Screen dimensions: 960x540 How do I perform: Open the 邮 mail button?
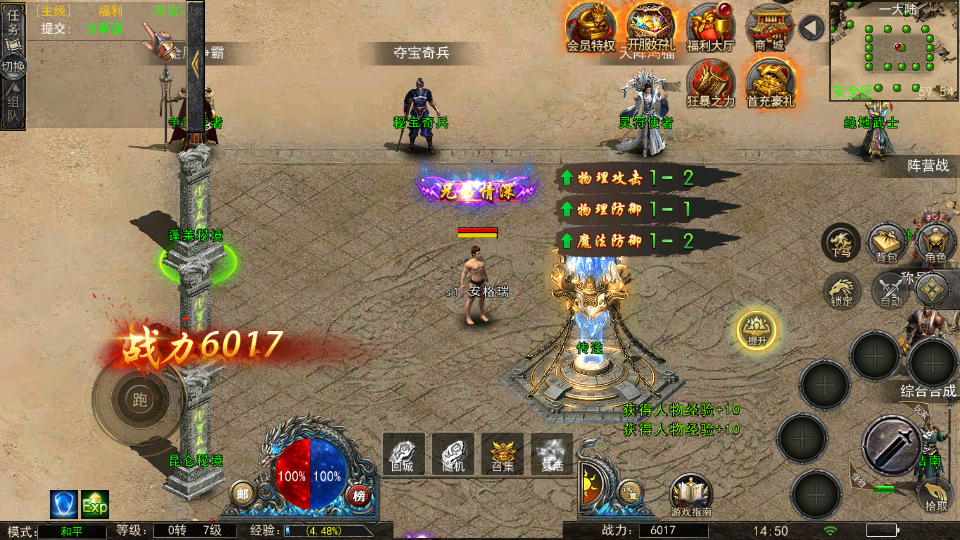(x=242, y=493)
